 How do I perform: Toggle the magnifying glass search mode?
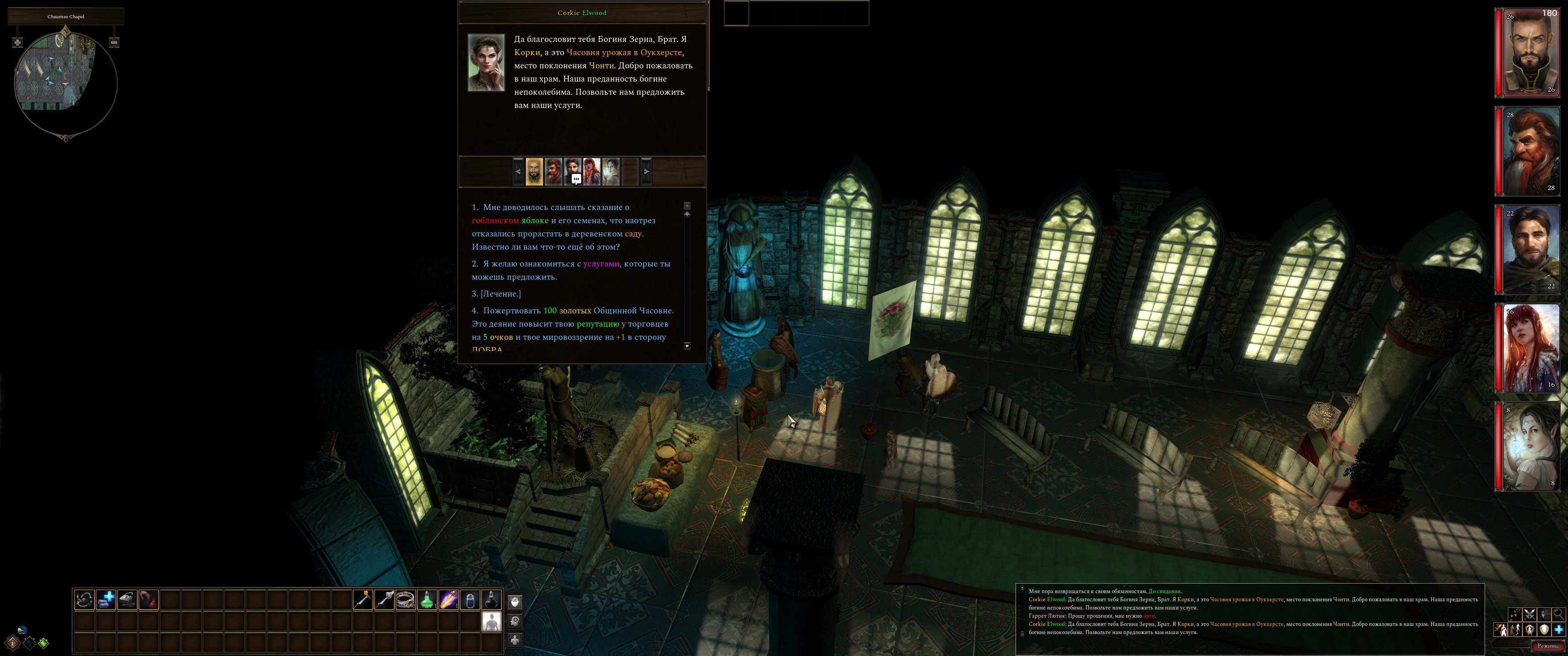coord(1558,614)
